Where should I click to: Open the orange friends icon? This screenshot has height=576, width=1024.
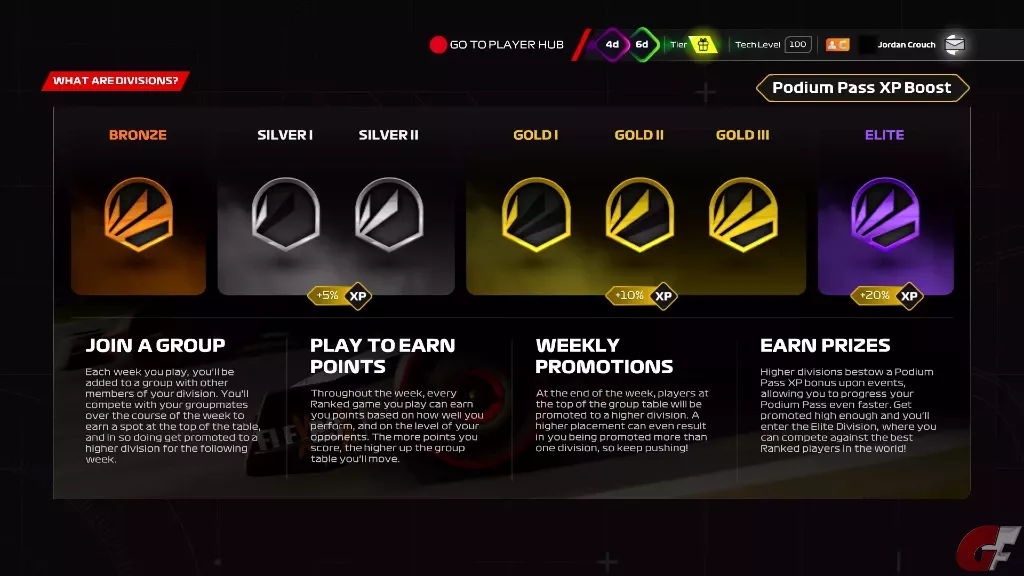coord(837,44)
